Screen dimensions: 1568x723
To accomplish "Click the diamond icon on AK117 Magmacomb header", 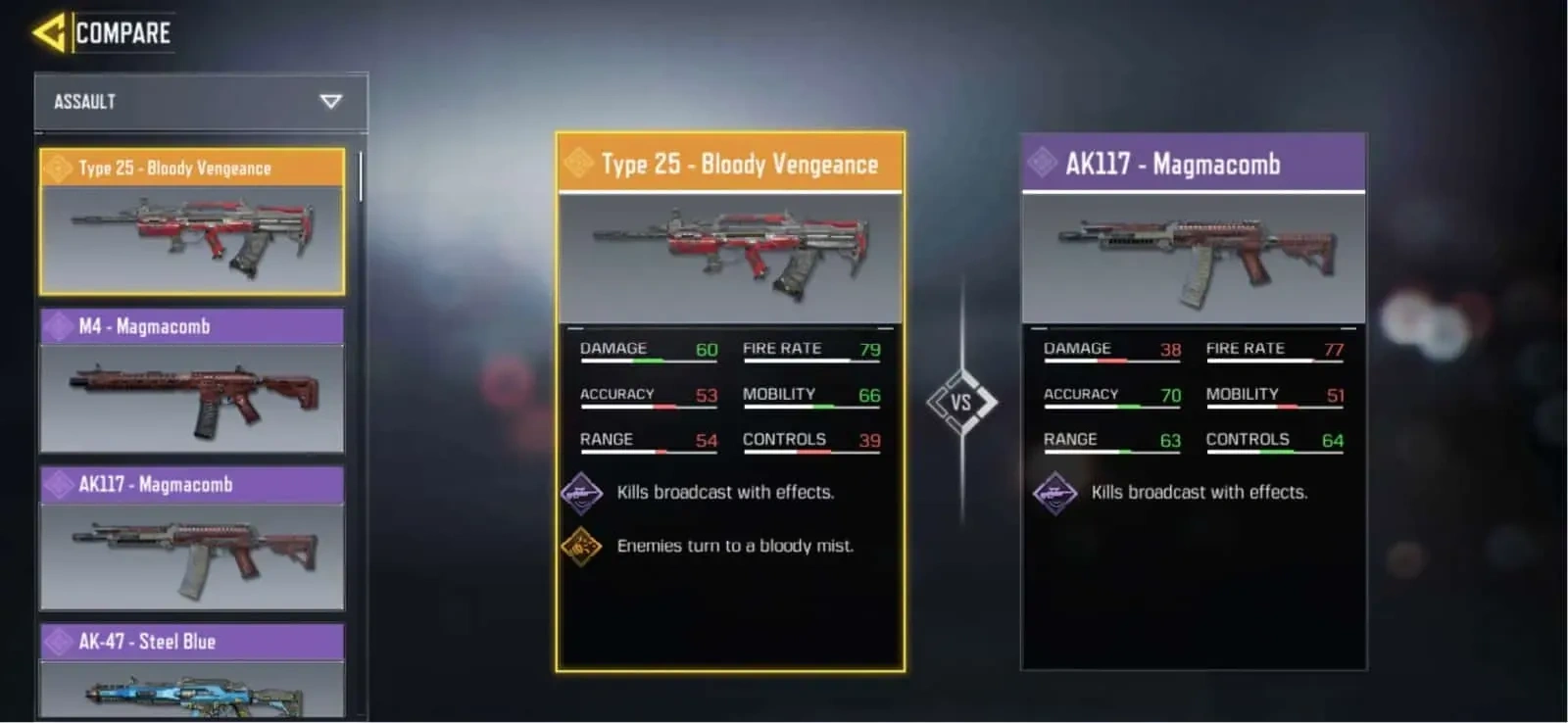I will coord(1042,163).
